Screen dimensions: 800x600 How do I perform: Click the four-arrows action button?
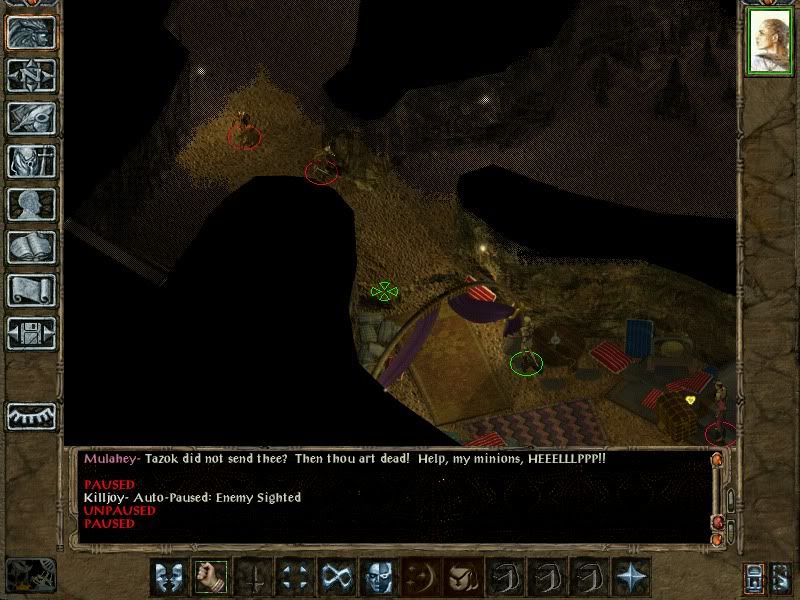click(294, 577)
